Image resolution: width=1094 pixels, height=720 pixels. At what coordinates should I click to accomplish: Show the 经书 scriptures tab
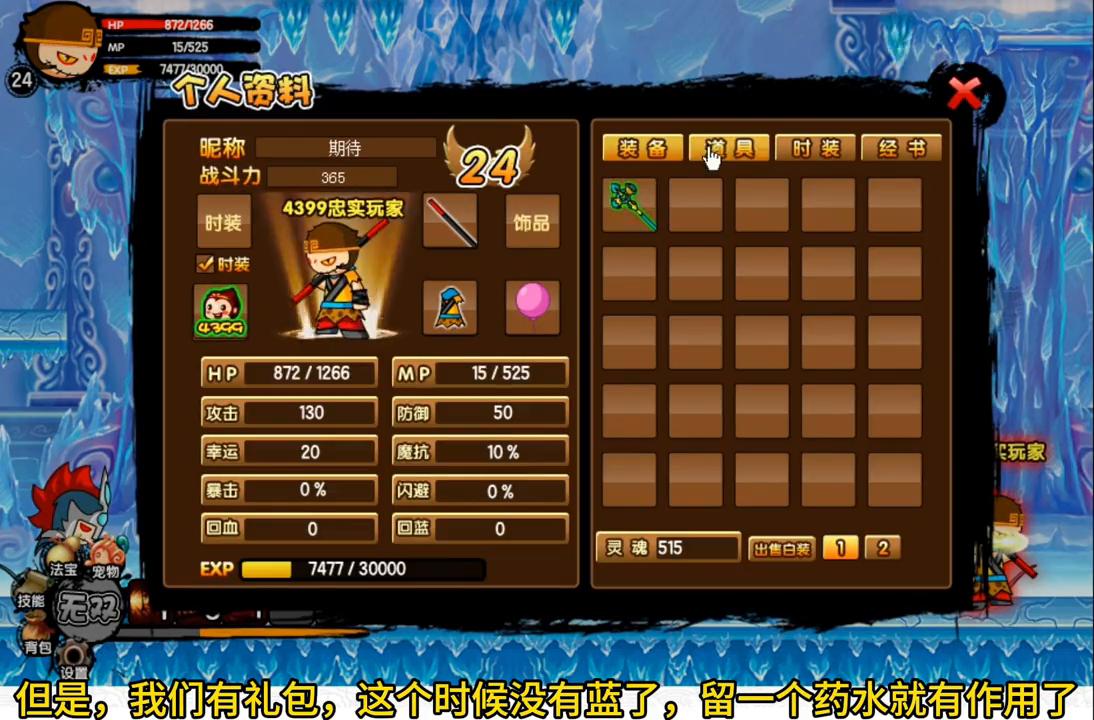pyautogui.click(x=901, y=149)
